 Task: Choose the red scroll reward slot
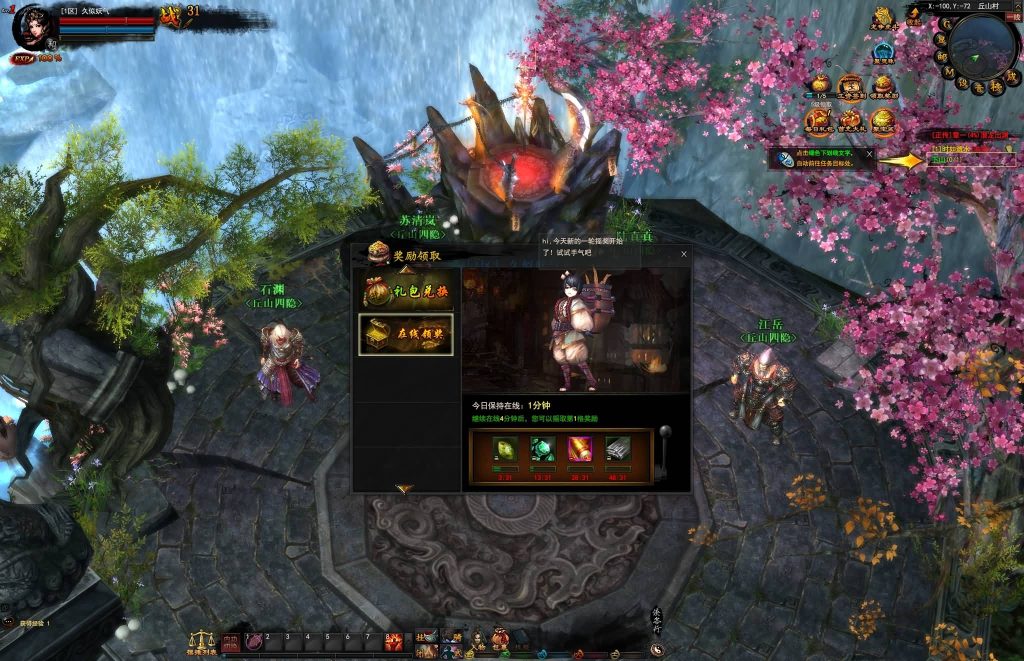tap(580, 450)
